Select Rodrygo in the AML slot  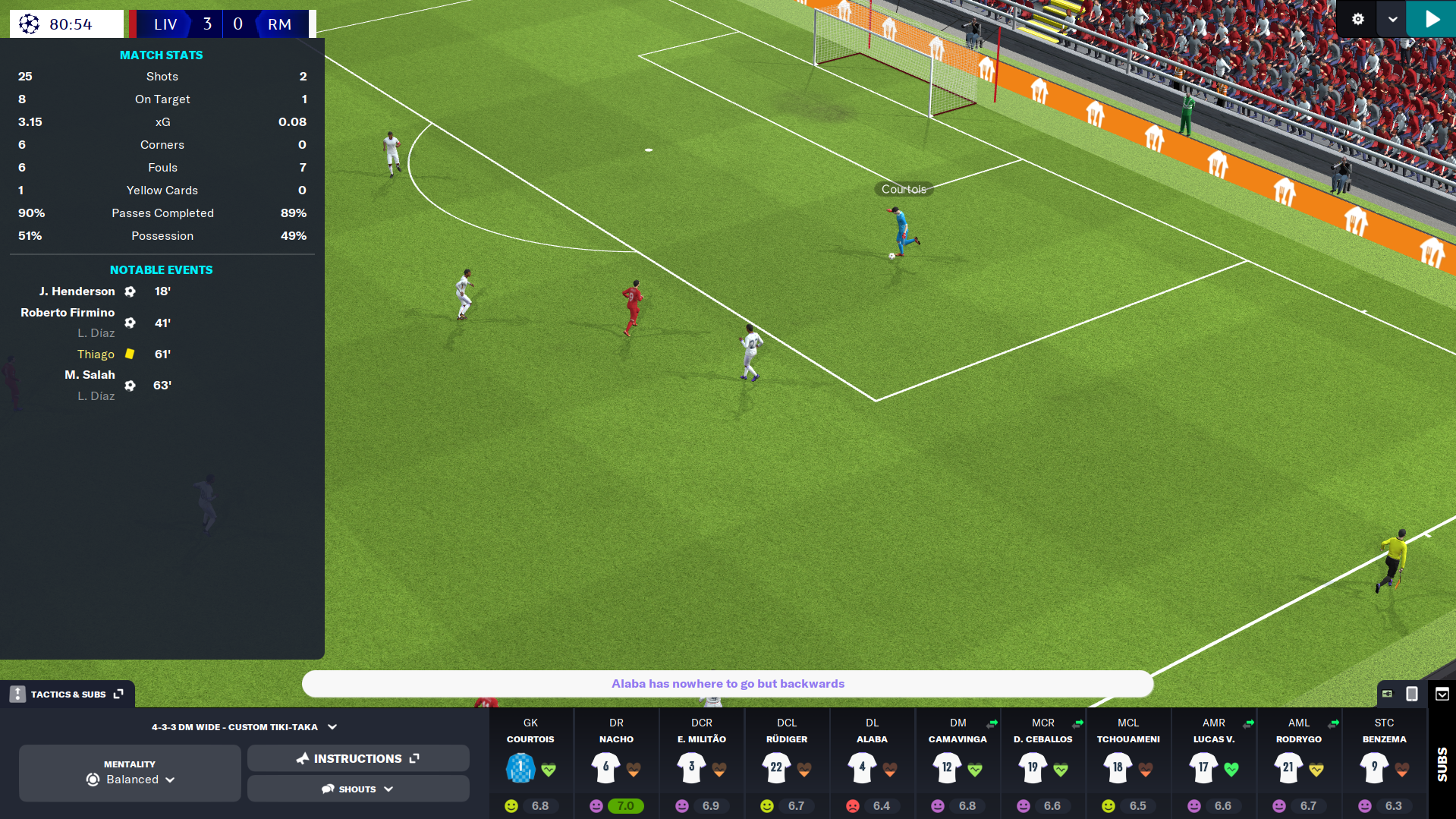click(x=1299, y=763)
